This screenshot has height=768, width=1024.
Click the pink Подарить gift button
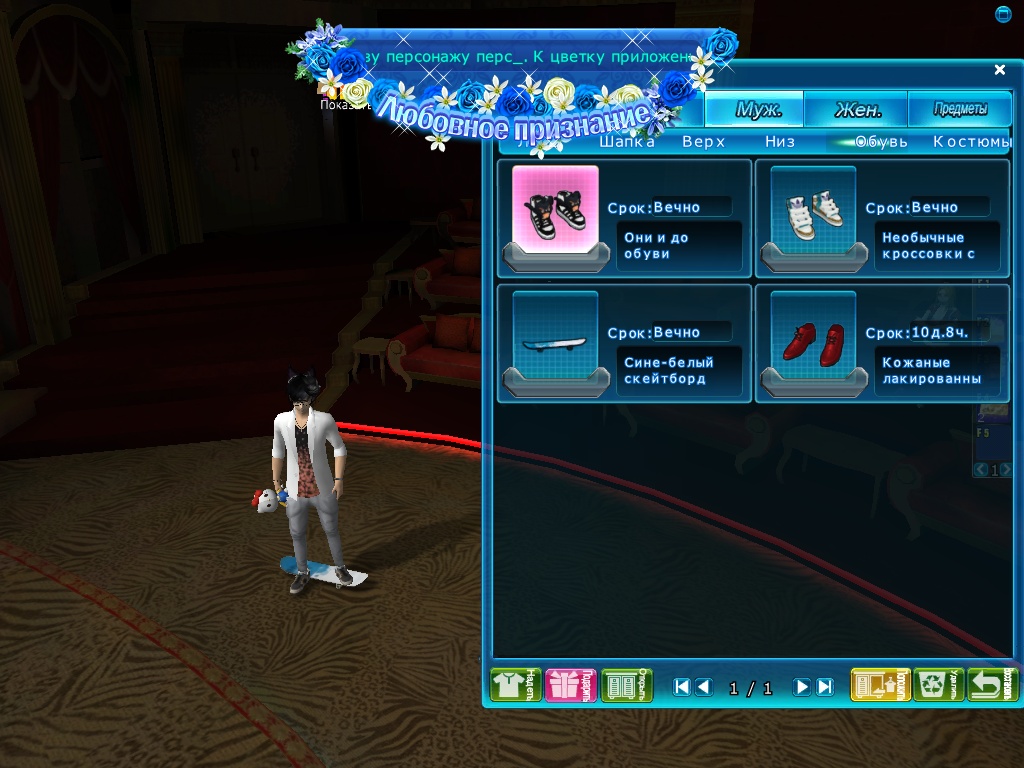[x=571, y=686]
